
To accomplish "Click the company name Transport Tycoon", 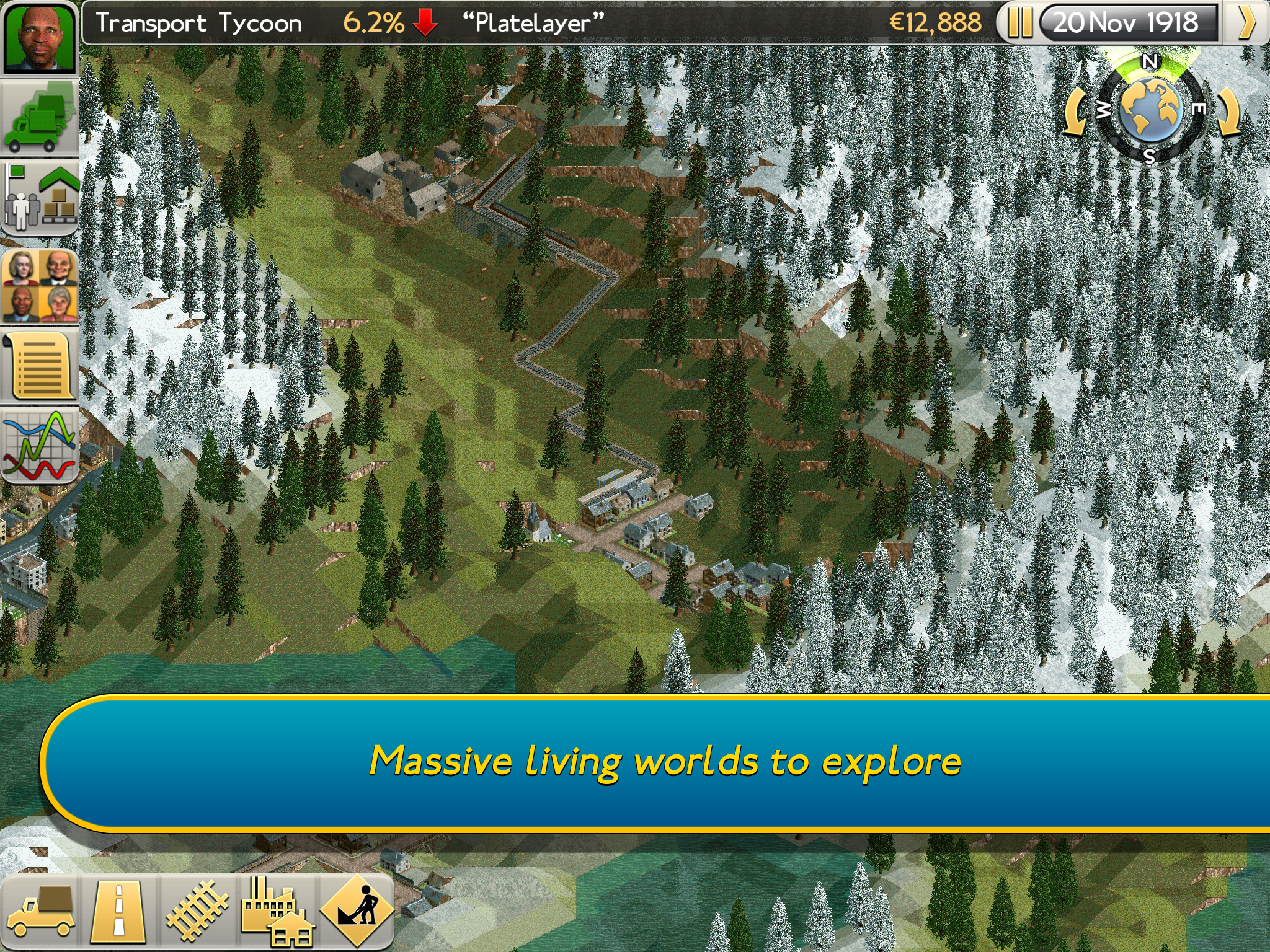I will coord(198,24).
